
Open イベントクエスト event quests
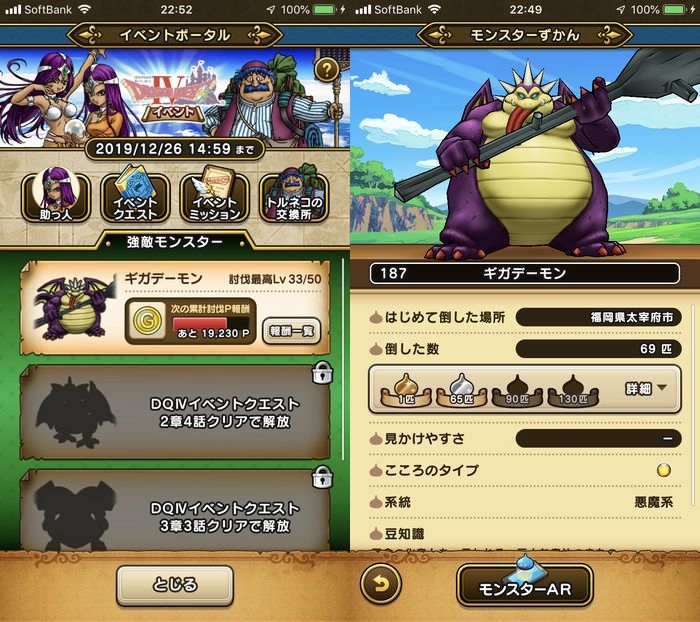pyautogui.click(x=134, y=196)
